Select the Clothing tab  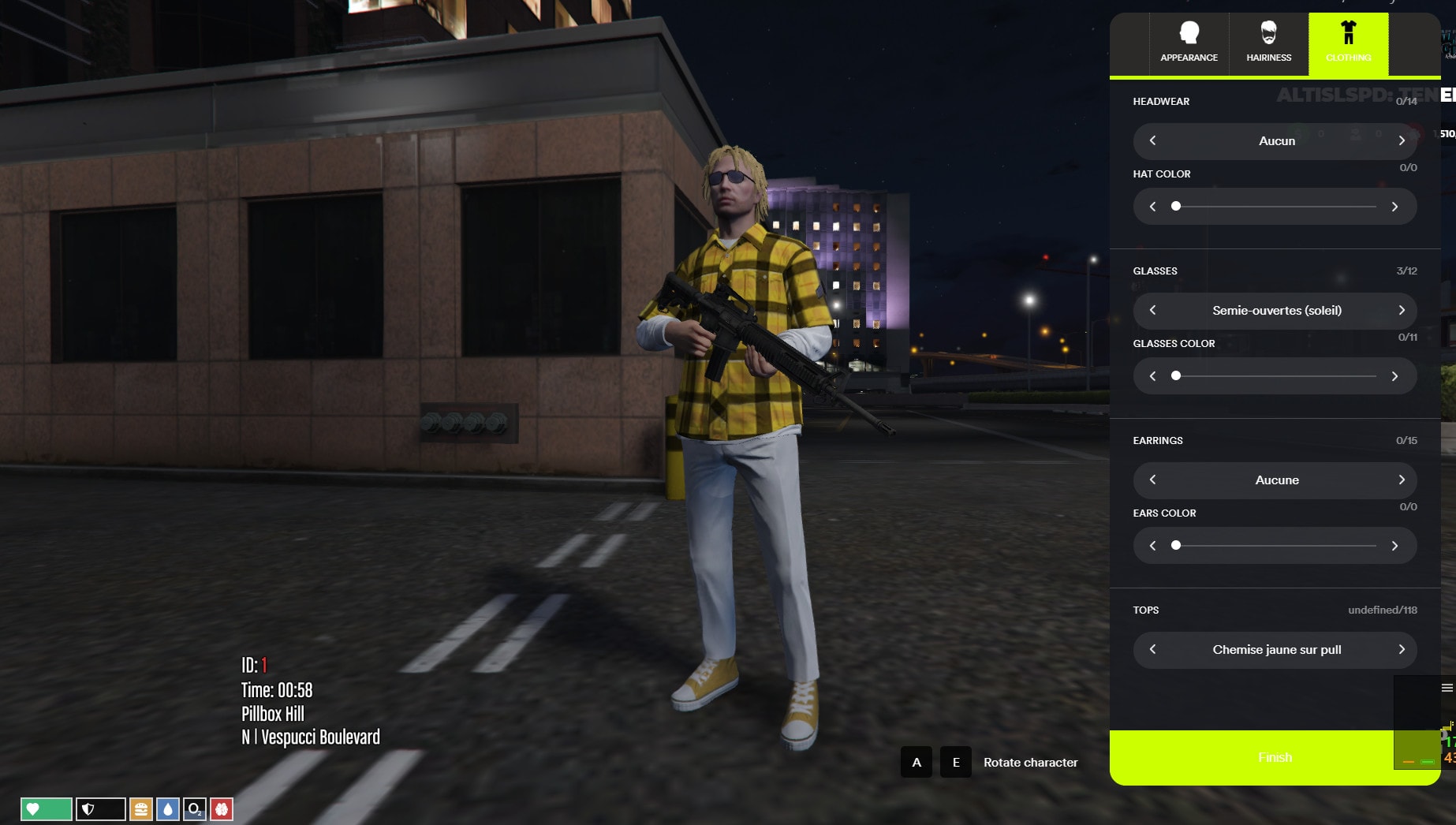click(1348, 43)
